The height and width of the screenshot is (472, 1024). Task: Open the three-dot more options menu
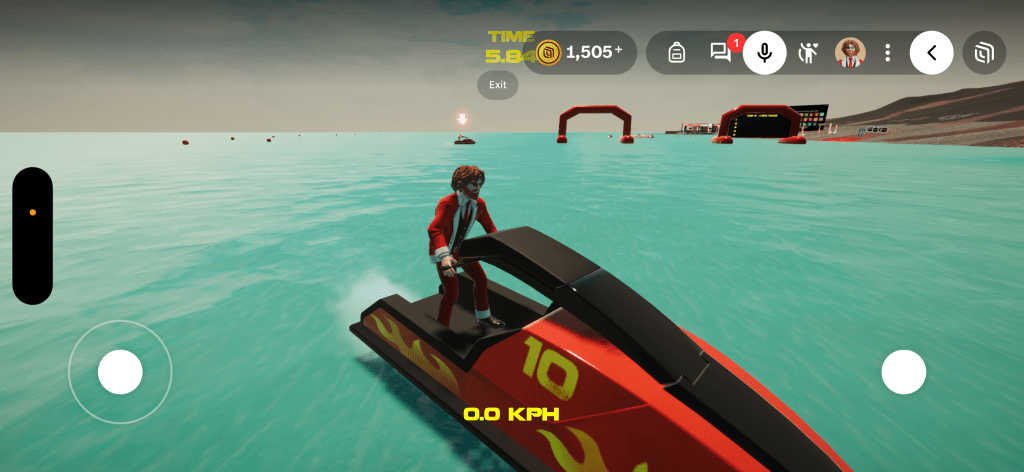pyautogui.click(x=887, y=53)
